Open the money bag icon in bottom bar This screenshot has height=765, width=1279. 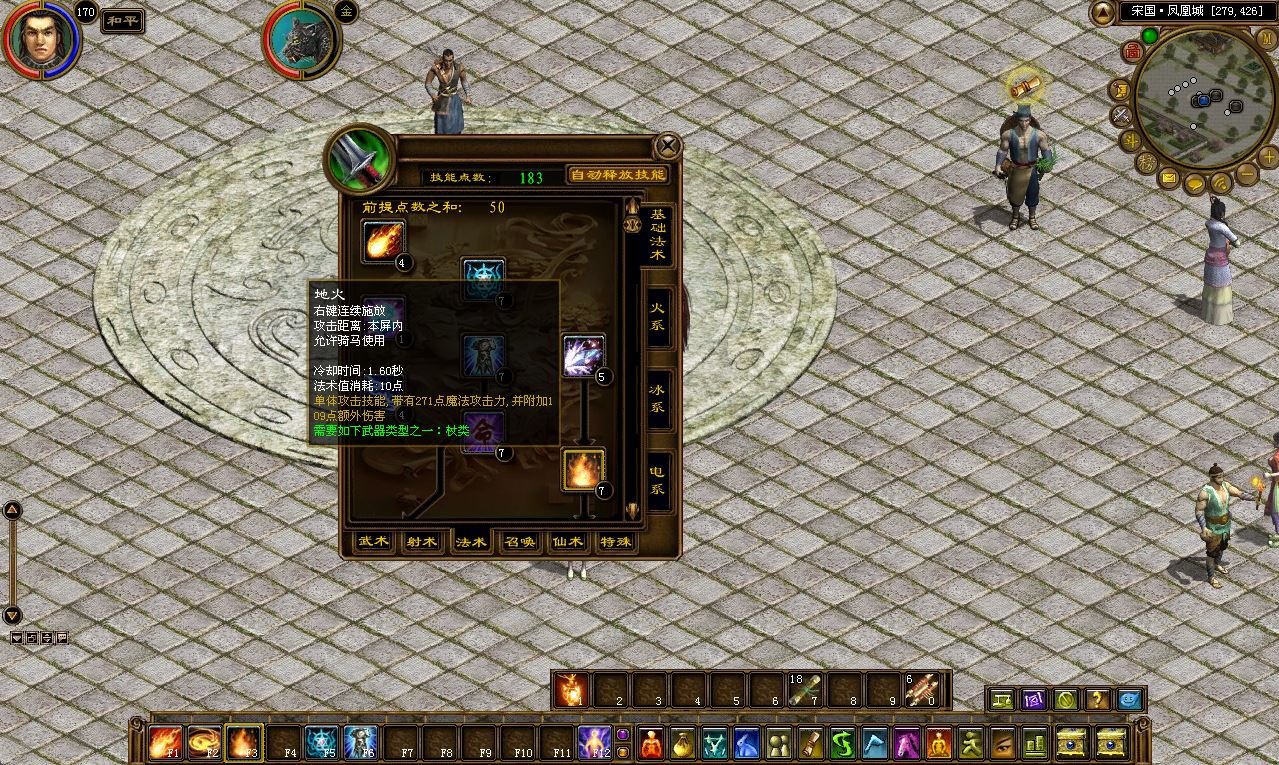point(684,743)
